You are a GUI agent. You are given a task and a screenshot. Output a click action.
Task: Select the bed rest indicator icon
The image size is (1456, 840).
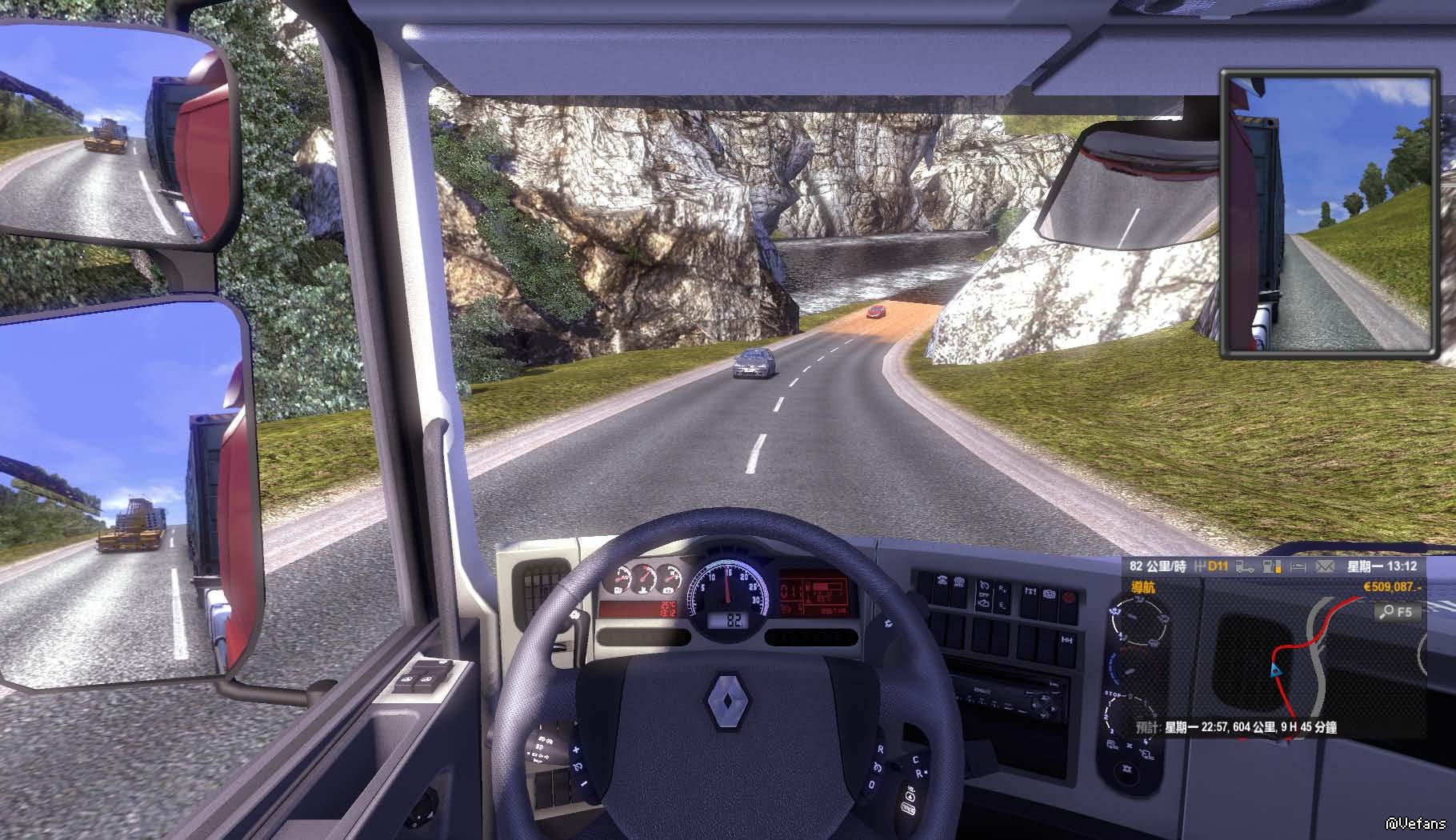coord(1298,567)
